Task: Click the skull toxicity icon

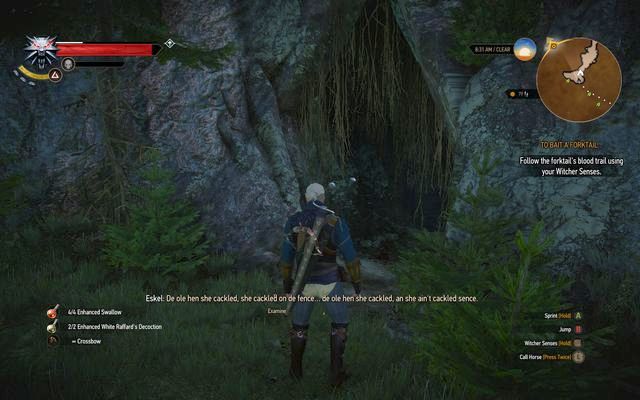Action: [x=68, y=64]
